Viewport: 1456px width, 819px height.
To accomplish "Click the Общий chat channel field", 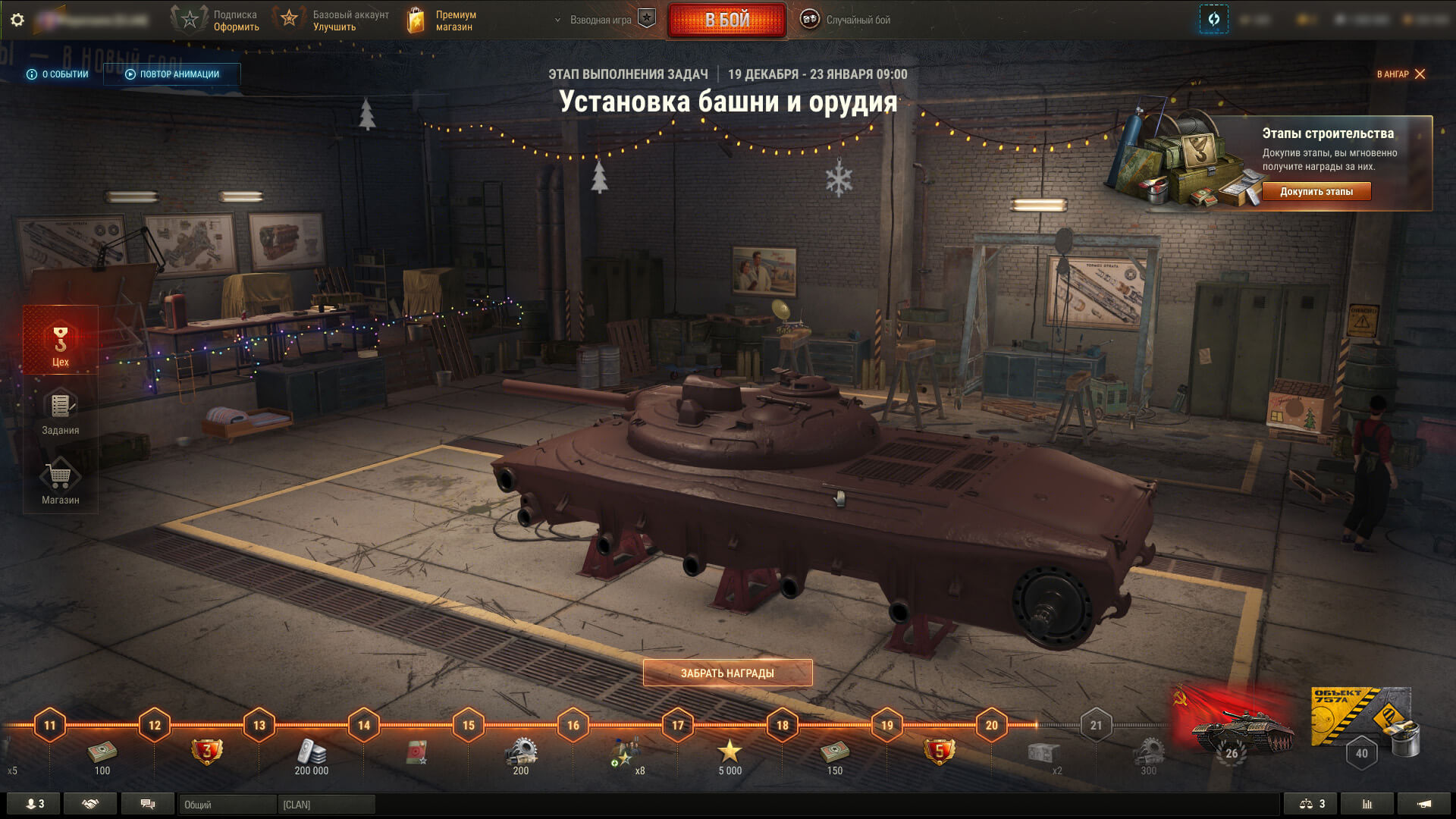I will 227,805.
